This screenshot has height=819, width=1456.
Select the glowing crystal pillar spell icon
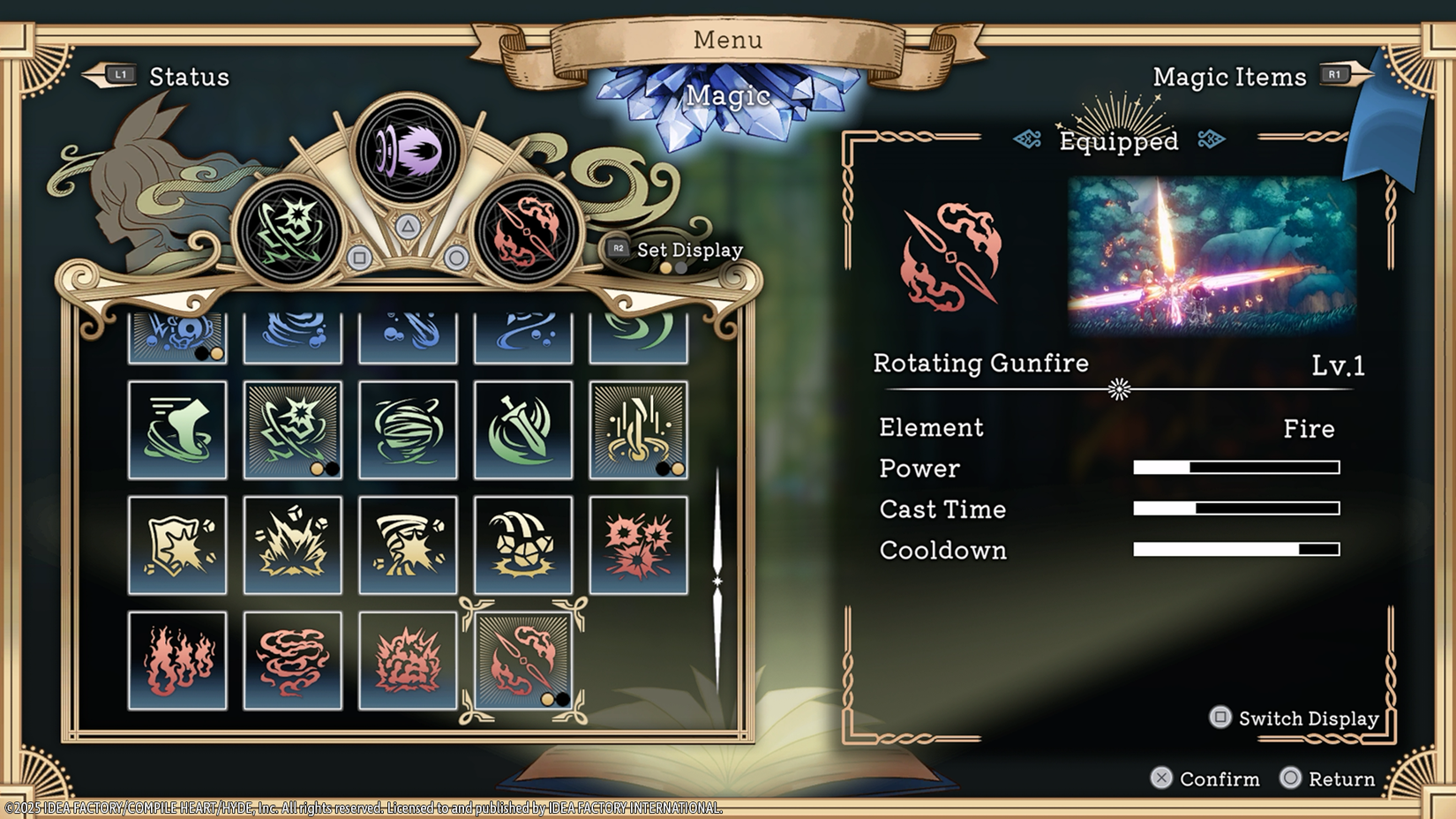click(638, 431)
